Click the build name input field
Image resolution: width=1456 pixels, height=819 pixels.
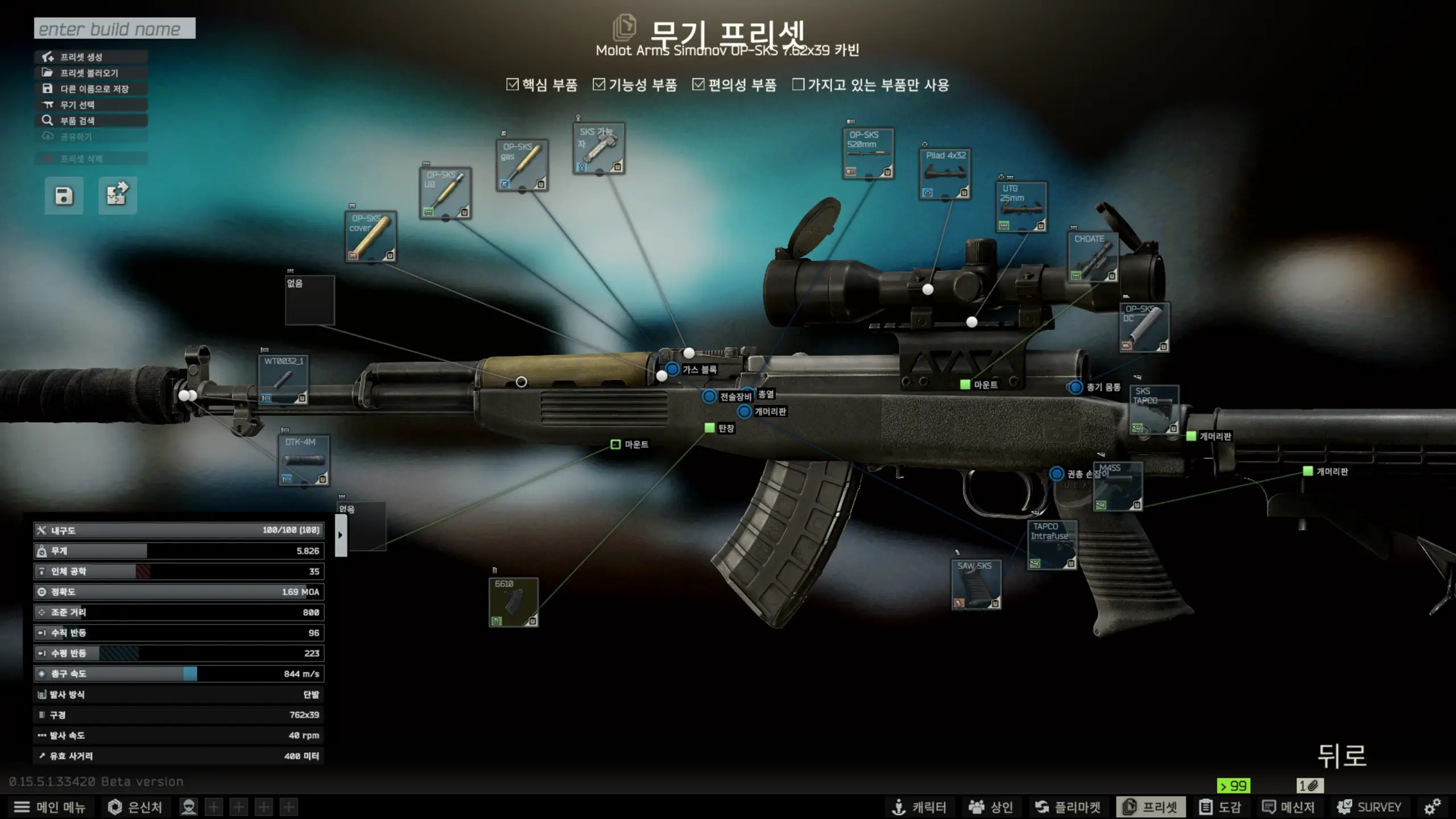114,28
